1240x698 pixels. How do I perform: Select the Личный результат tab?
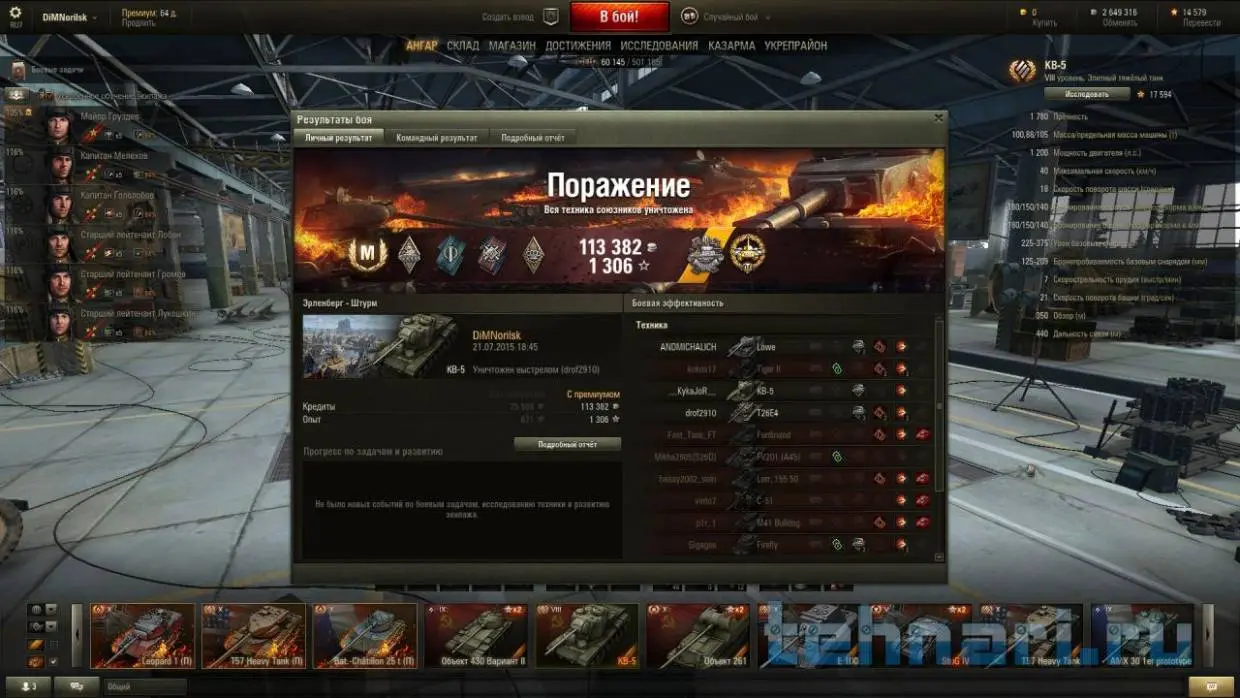tap(338, 138)
